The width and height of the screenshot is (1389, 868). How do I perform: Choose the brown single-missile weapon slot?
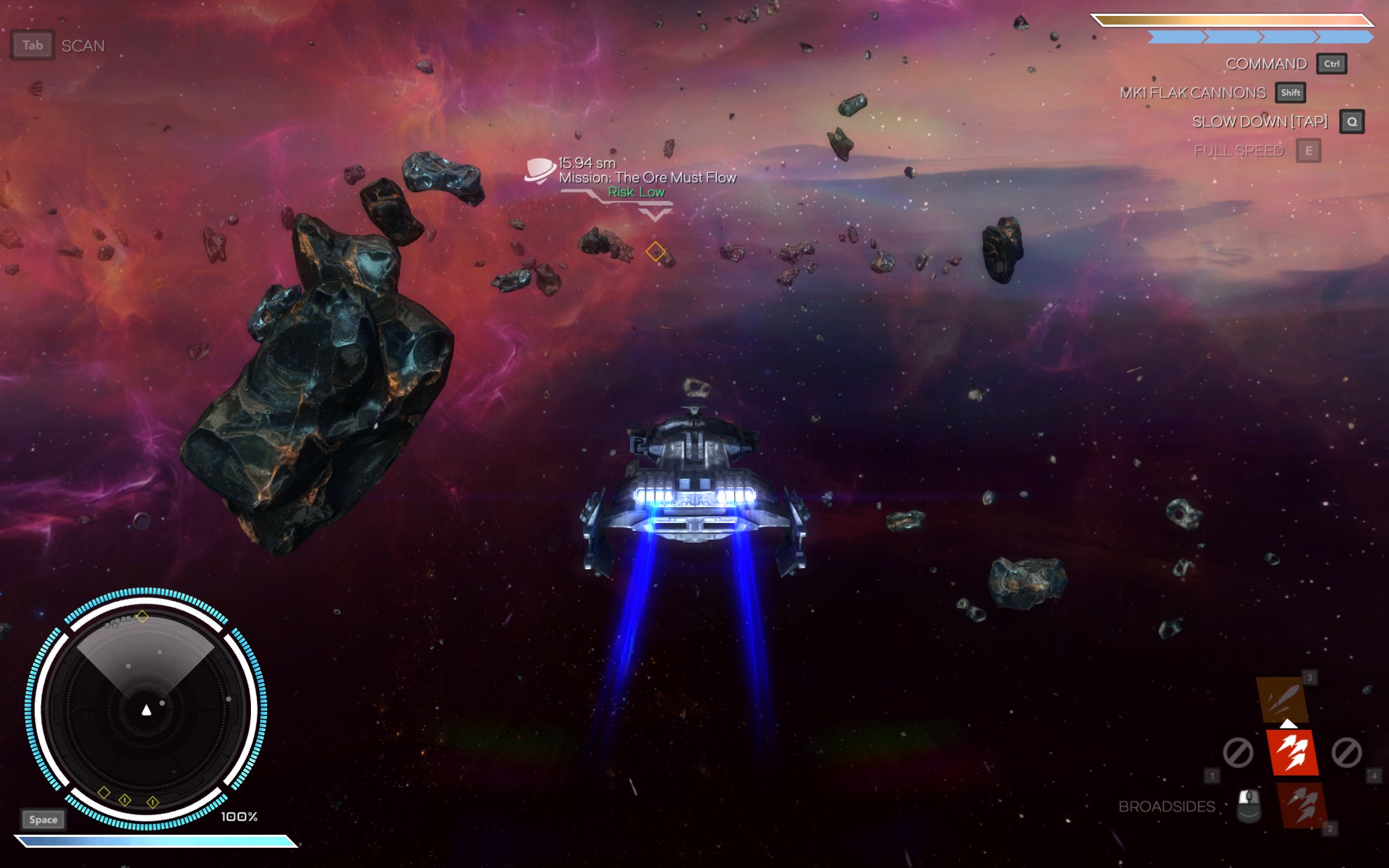point(1283,699)
